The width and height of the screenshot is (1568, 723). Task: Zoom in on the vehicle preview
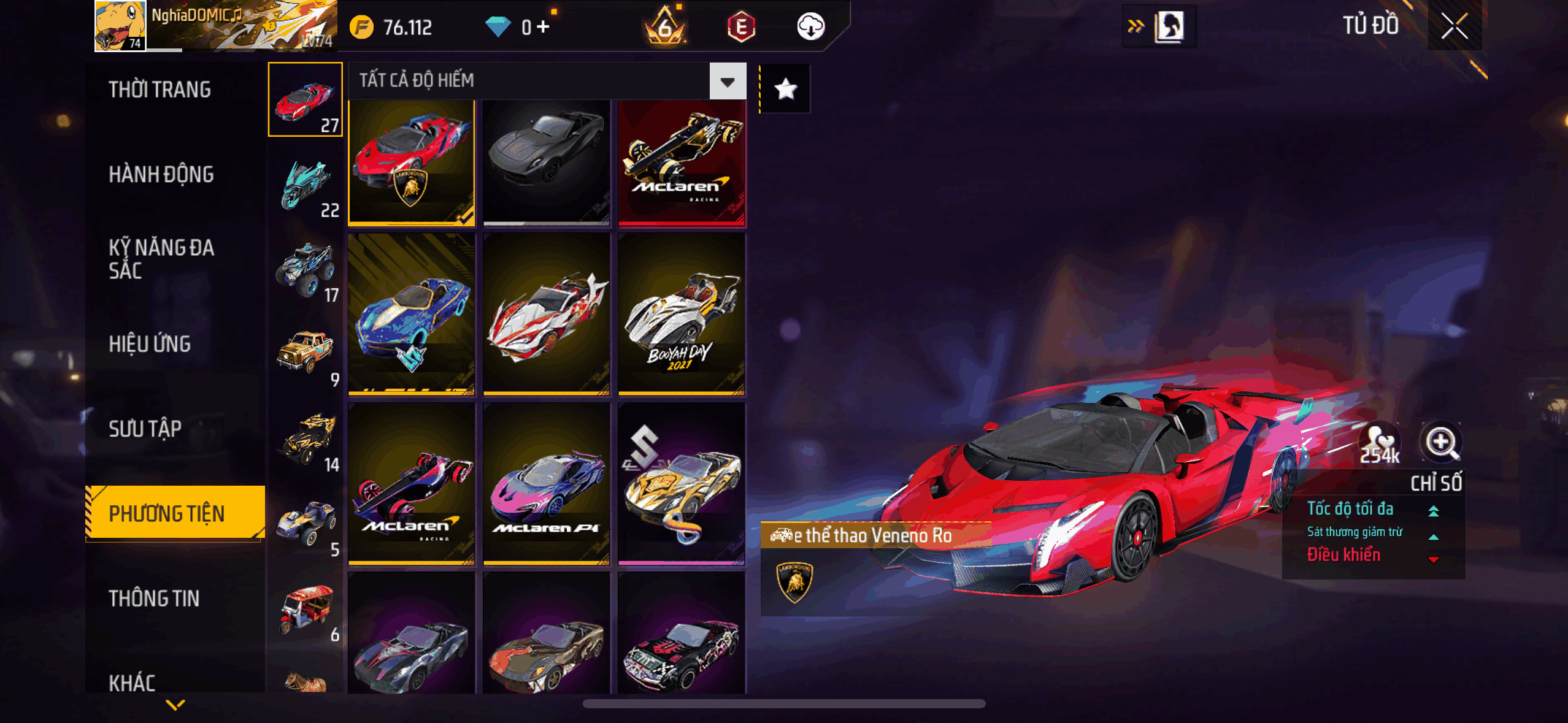pos(1441,442)
